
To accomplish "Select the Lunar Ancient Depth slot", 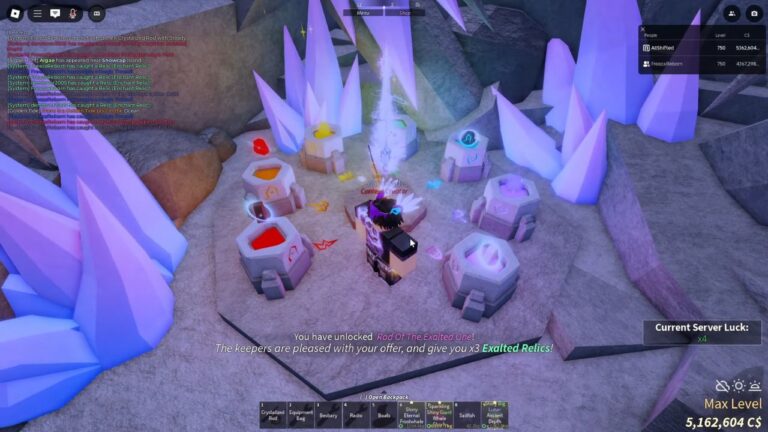I will click(x=495, y=415).
